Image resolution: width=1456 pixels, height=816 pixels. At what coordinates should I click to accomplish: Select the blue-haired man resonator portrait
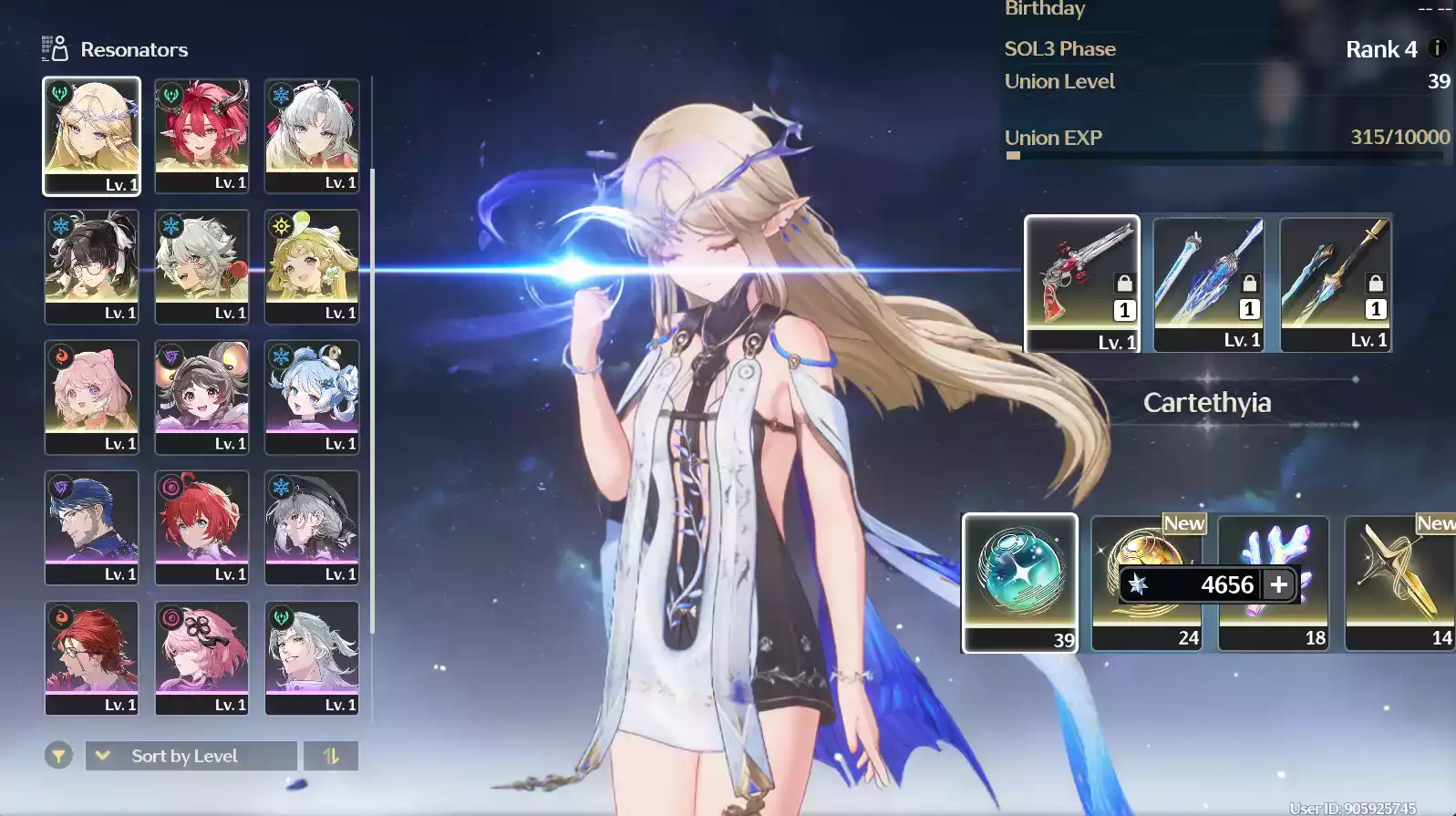click(91, 527)
